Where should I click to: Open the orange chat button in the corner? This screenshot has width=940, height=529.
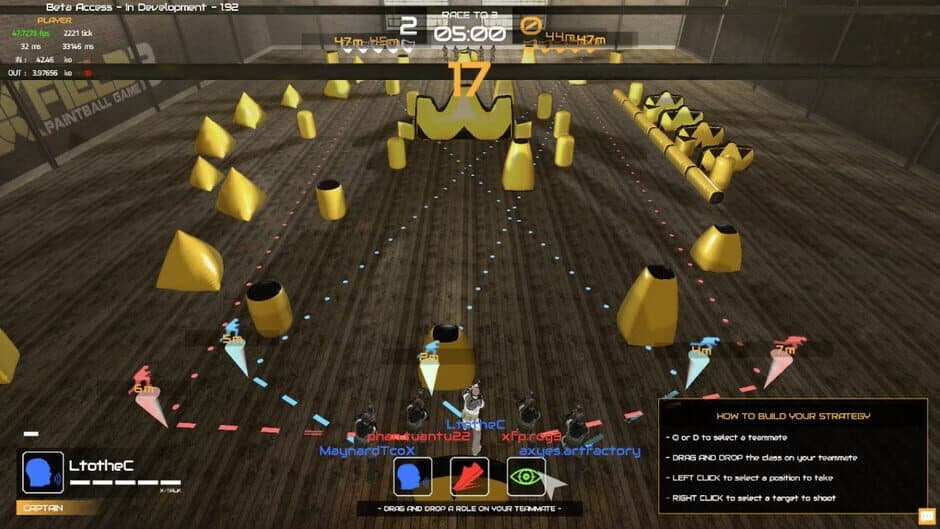click(925, 516)
